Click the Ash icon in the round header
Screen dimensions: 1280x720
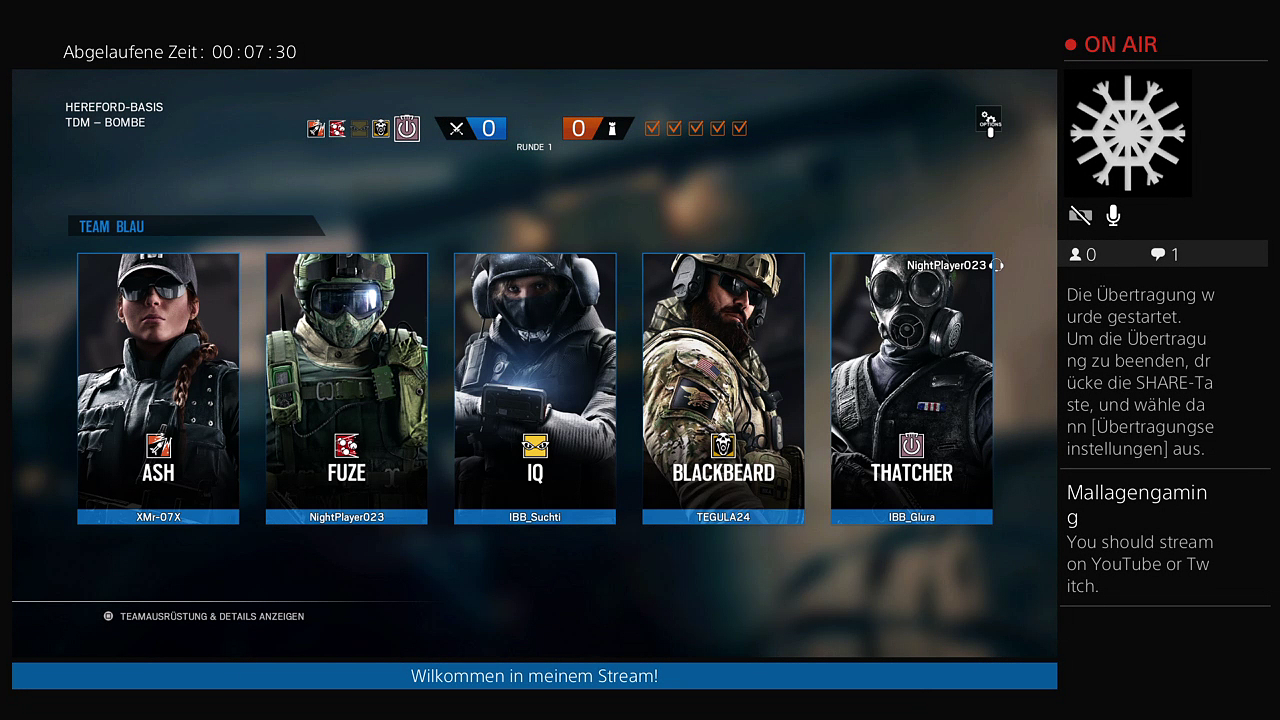tap(316, 128)
